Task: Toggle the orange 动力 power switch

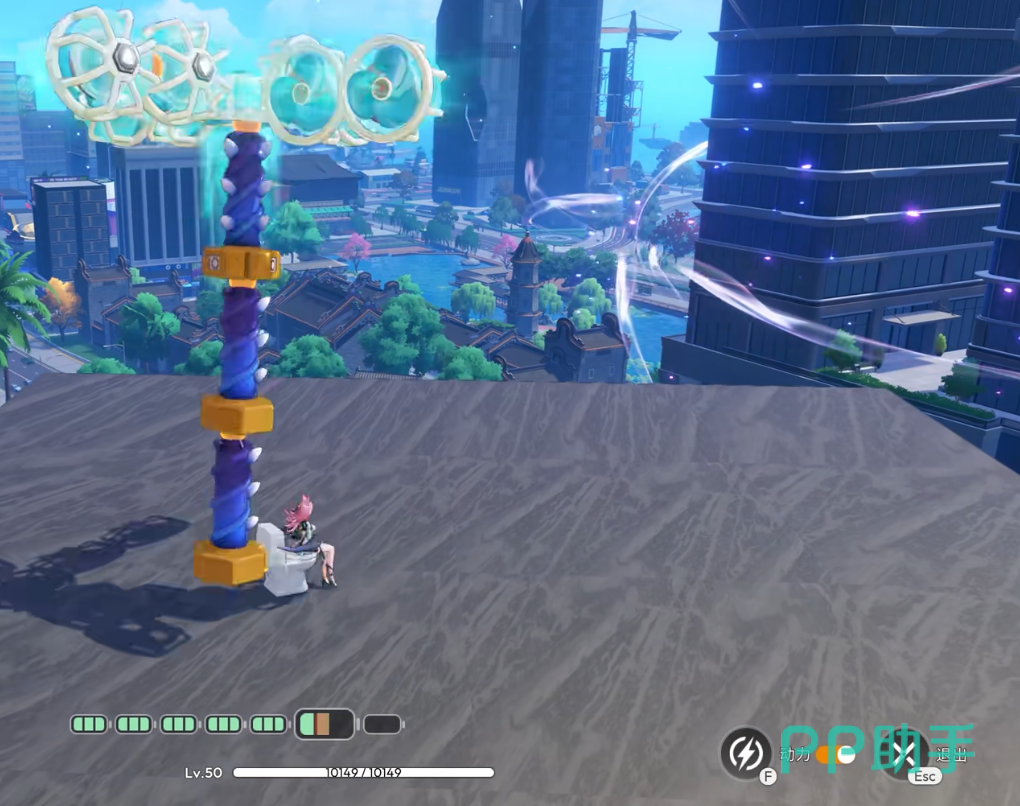Action: [x=835, y=755]
